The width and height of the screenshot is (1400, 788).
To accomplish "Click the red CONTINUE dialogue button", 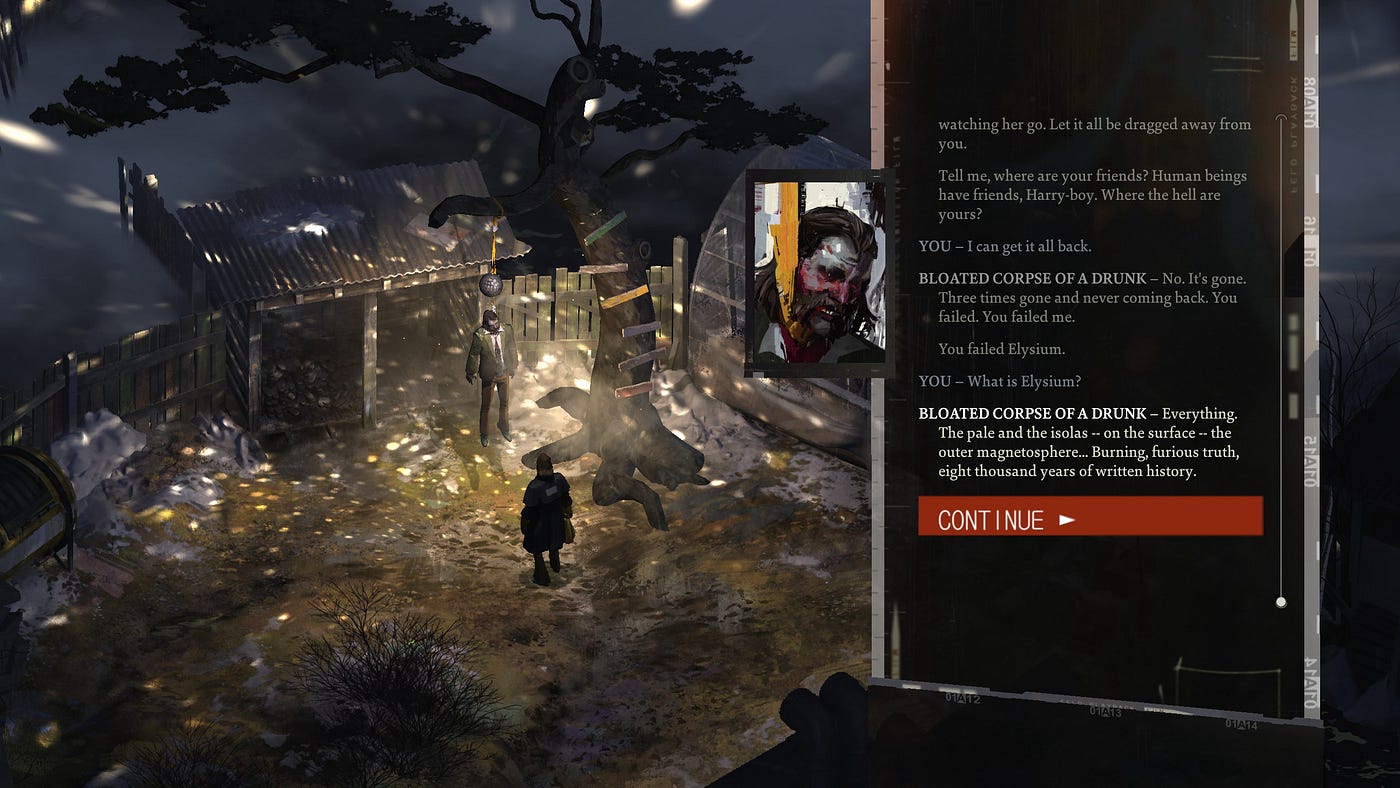I will (1090, 517).
